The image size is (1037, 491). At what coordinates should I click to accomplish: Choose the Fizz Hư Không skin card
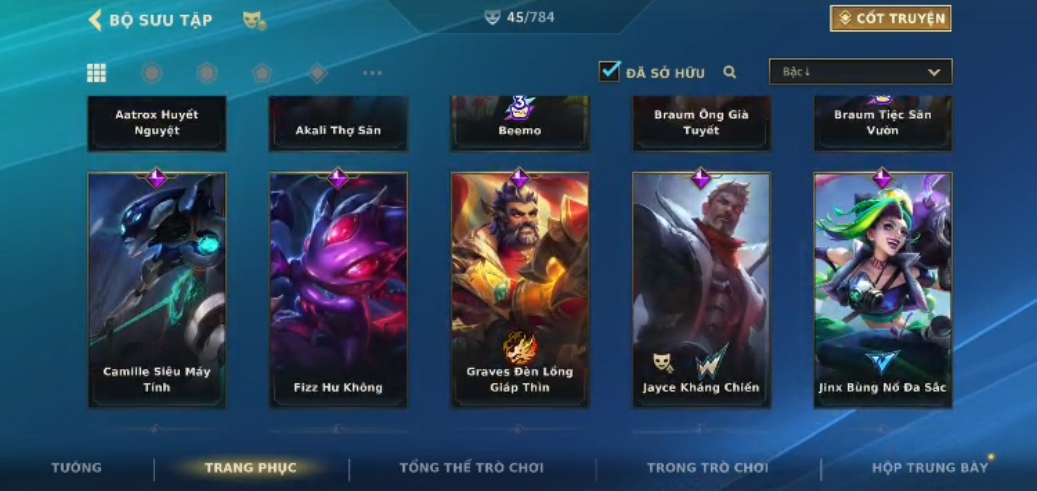(338, 290)
